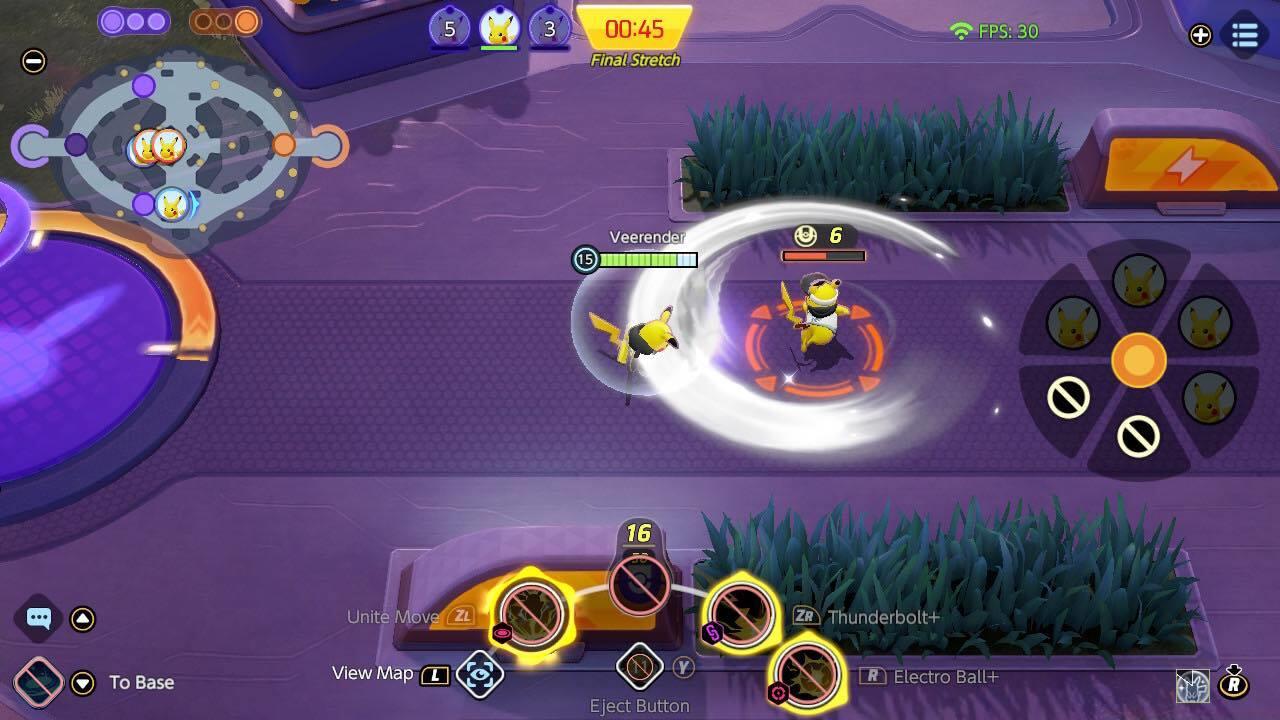Open the hamburger menu in the top-right corner
1280x720 pixels.
coord(1244,36)
